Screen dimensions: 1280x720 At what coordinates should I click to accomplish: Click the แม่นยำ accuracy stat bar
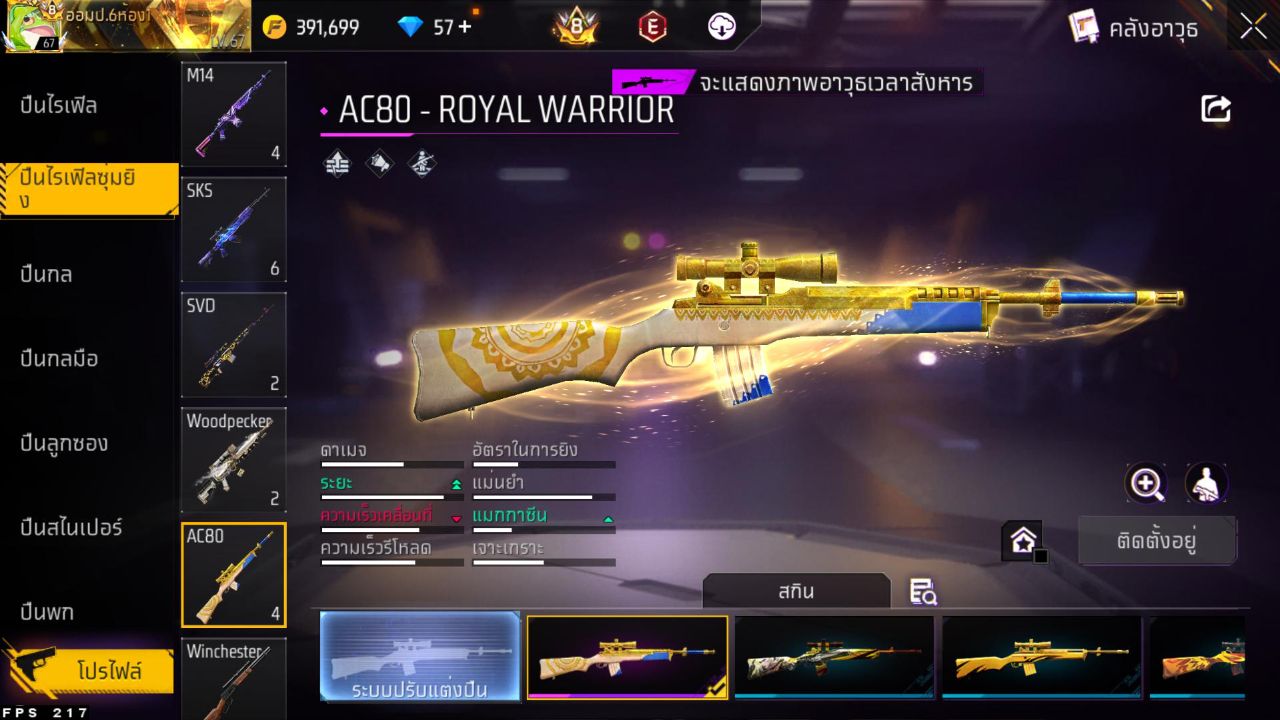544,496
